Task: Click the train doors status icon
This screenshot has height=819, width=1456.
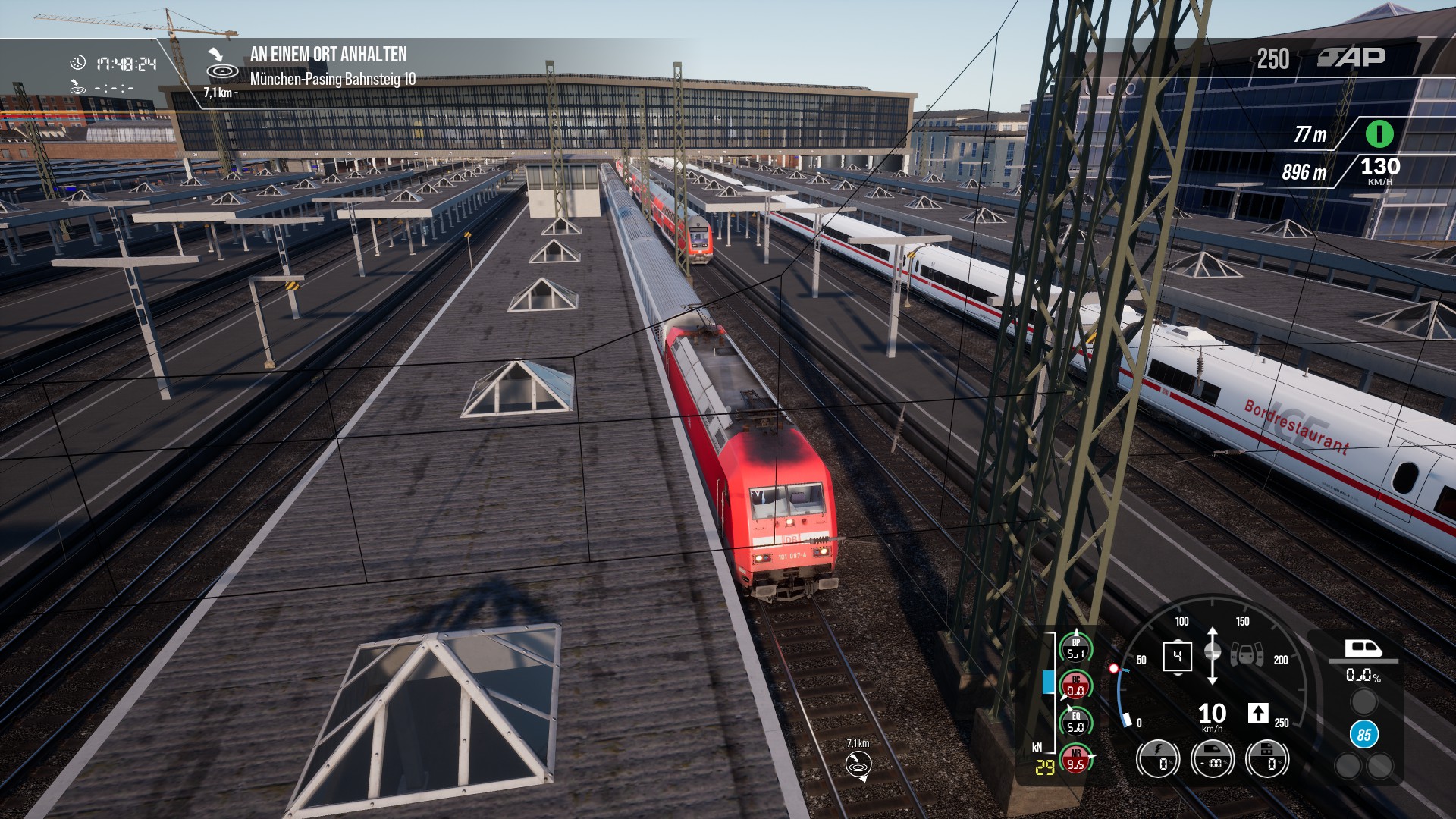Action: tap(1247, 654)
